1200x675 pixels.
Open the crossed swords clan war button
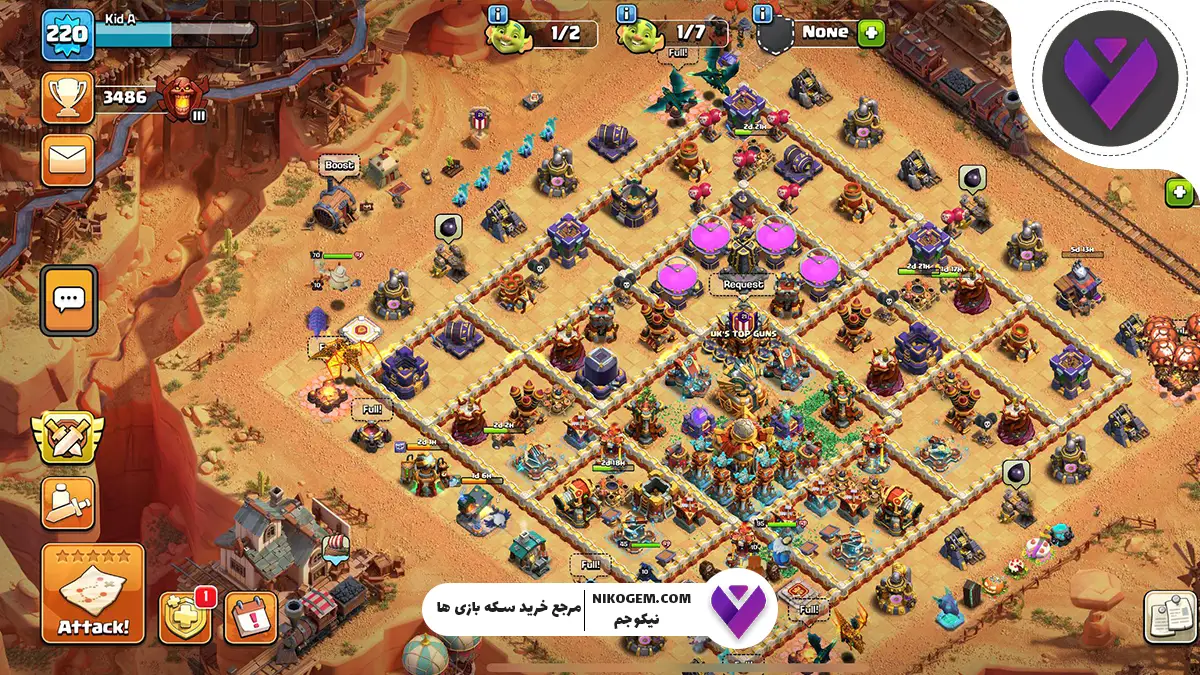point(68,436)
